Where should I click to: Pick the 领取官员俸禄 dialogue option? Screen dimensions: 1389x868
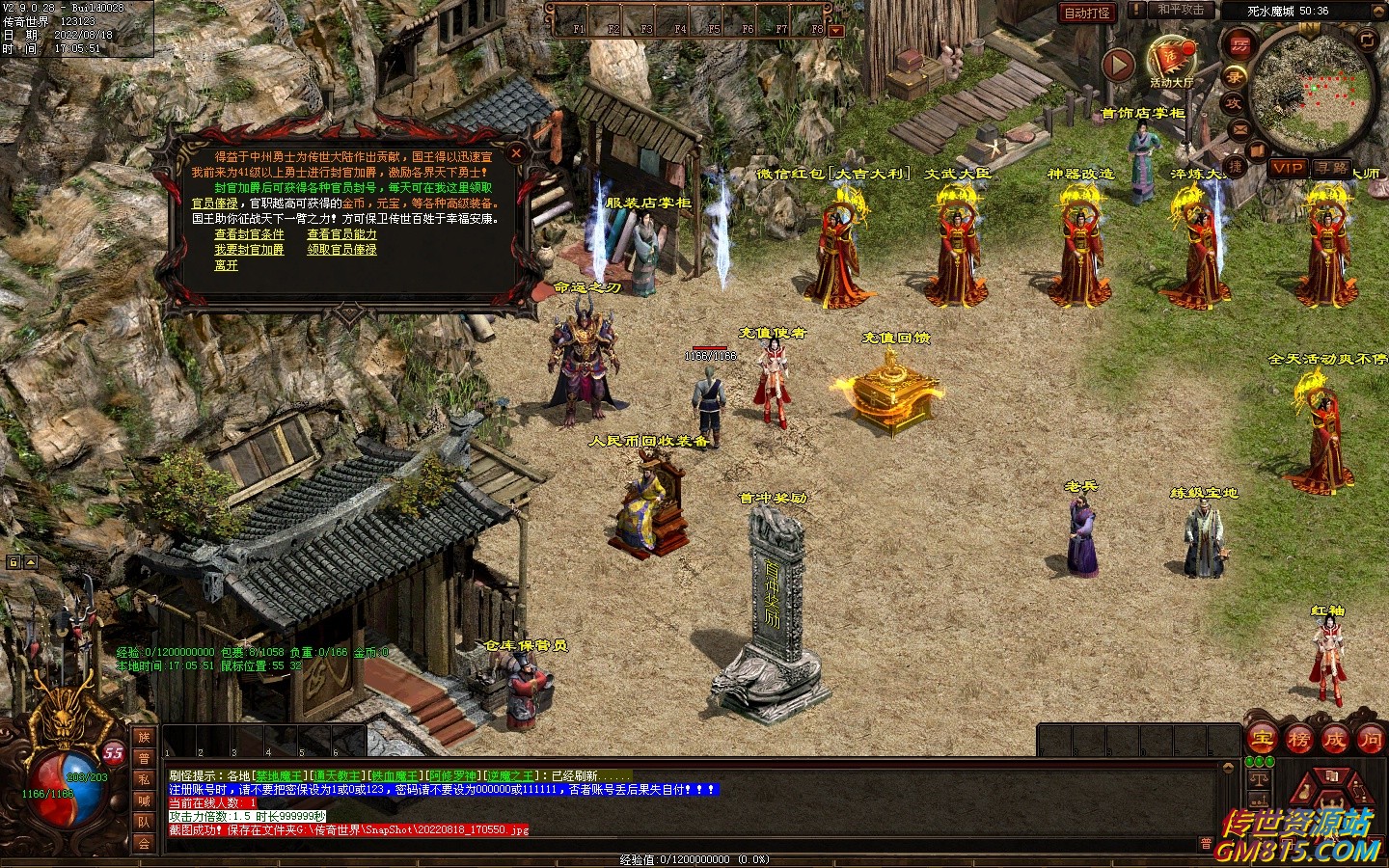click(341, 250)
